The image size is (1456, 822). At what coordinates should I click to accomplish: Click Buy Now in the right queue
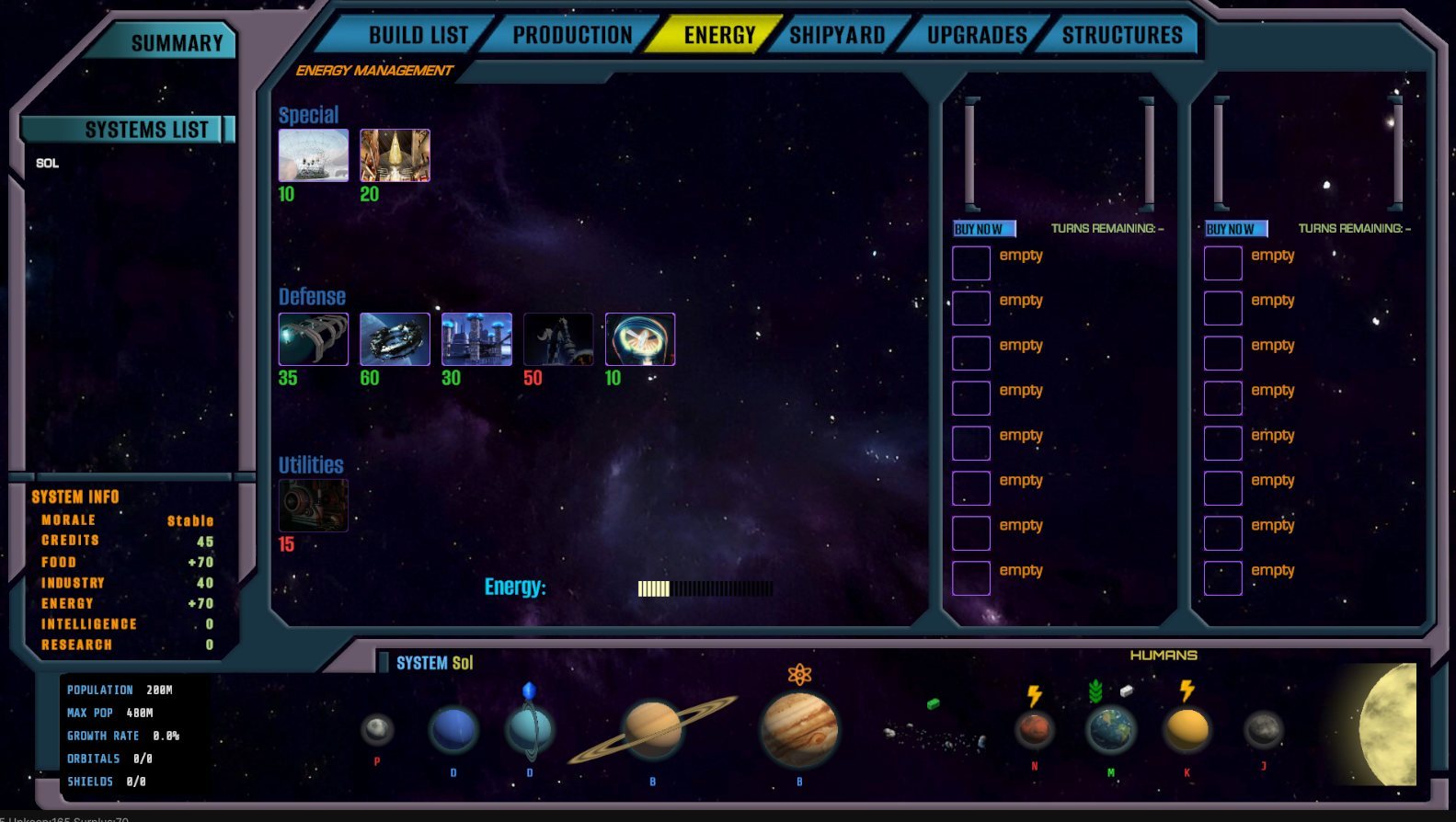click(x=1235, y=229)
